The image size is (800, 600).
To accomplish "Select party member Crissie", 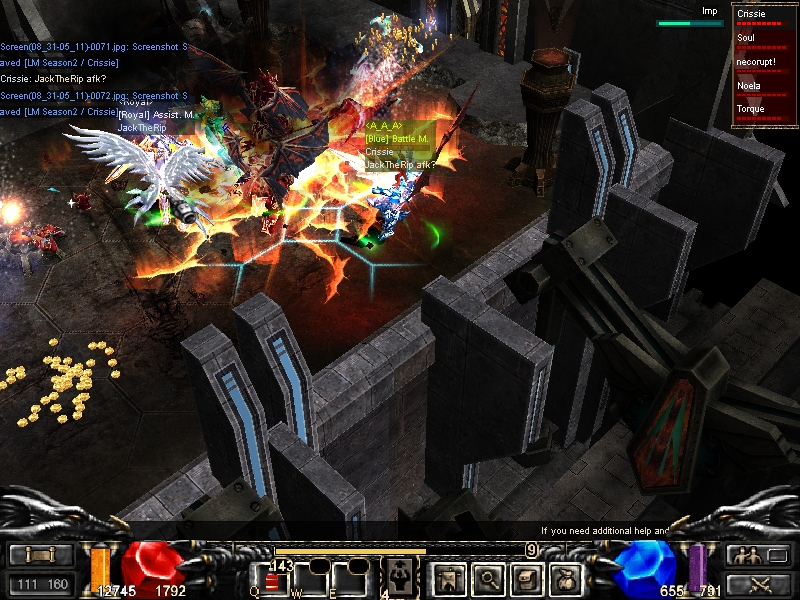I will (x=764, y=16).
